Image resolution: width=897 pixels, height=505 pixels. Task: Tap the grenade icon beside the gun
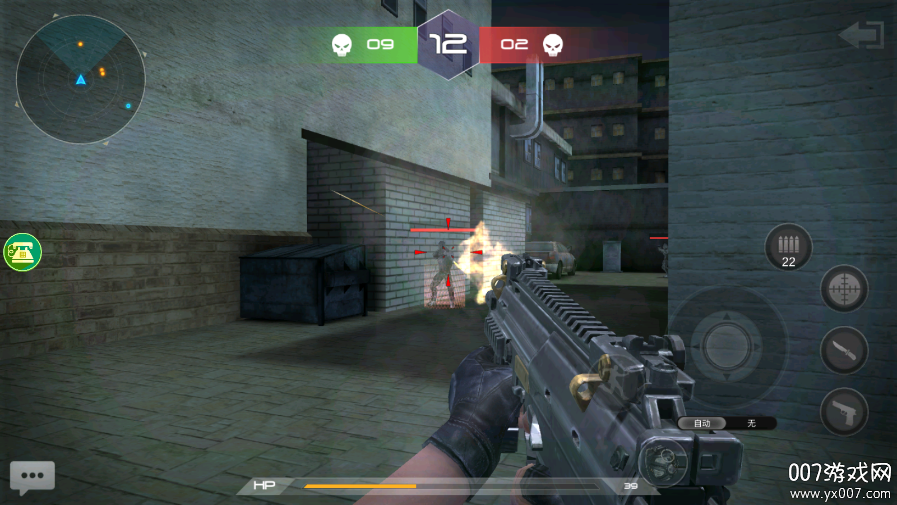pyautogui.click(x=660, y=461)
